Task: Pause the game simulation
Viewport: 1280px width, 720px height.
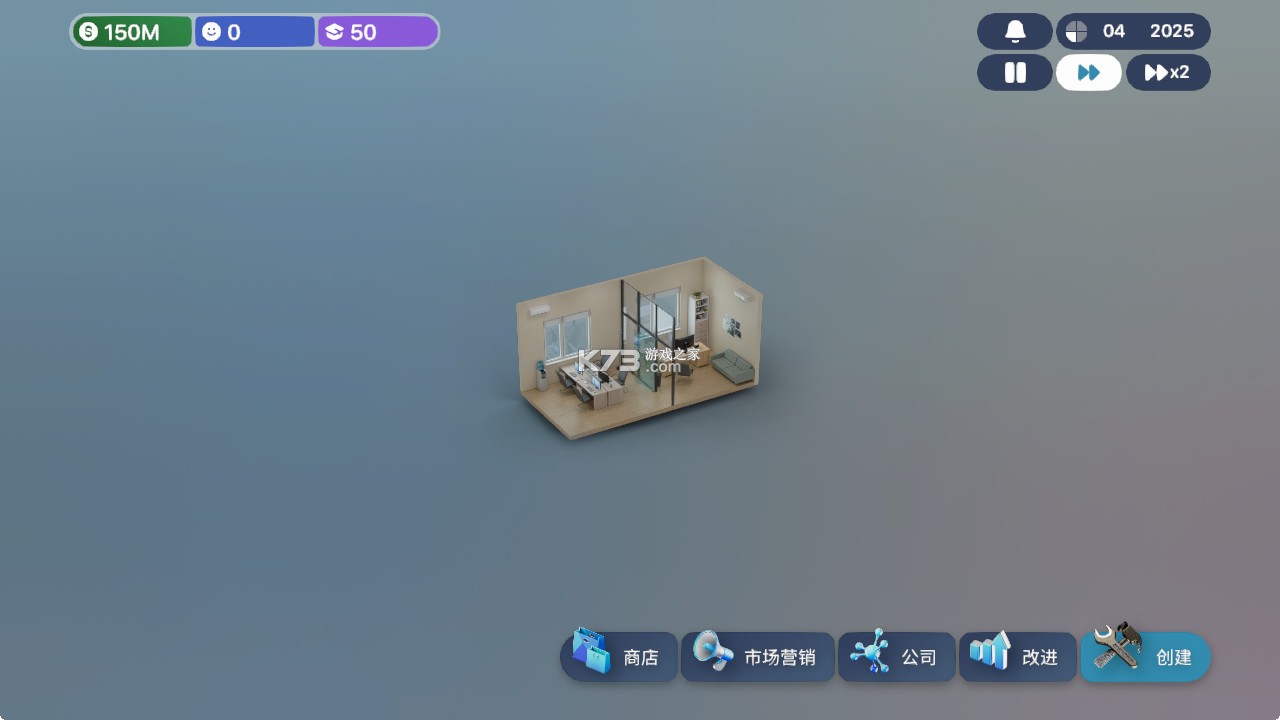Action: [x=1013, y=72]
